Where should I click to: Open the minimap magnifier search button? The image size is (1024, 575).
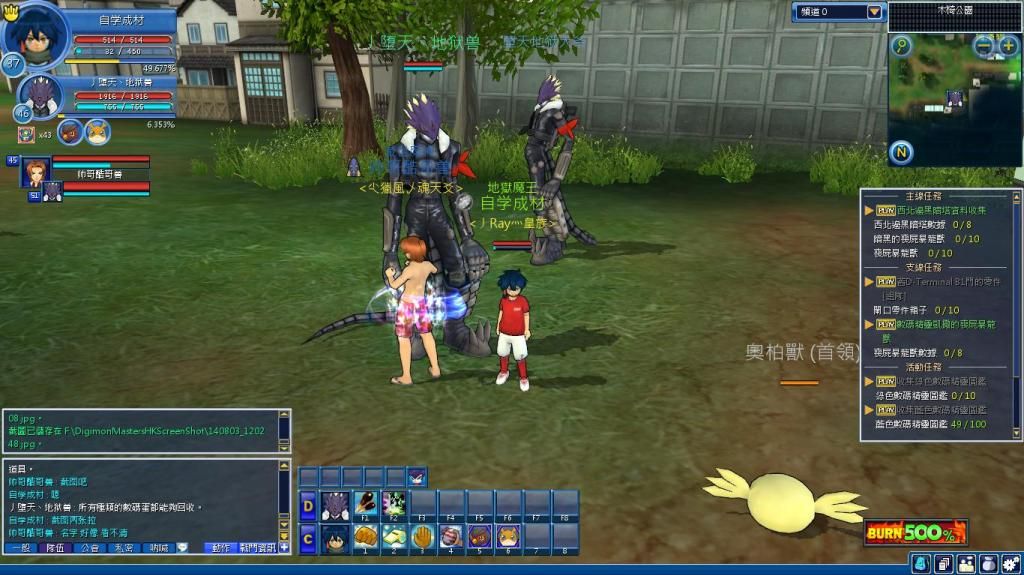click(902, 46)
